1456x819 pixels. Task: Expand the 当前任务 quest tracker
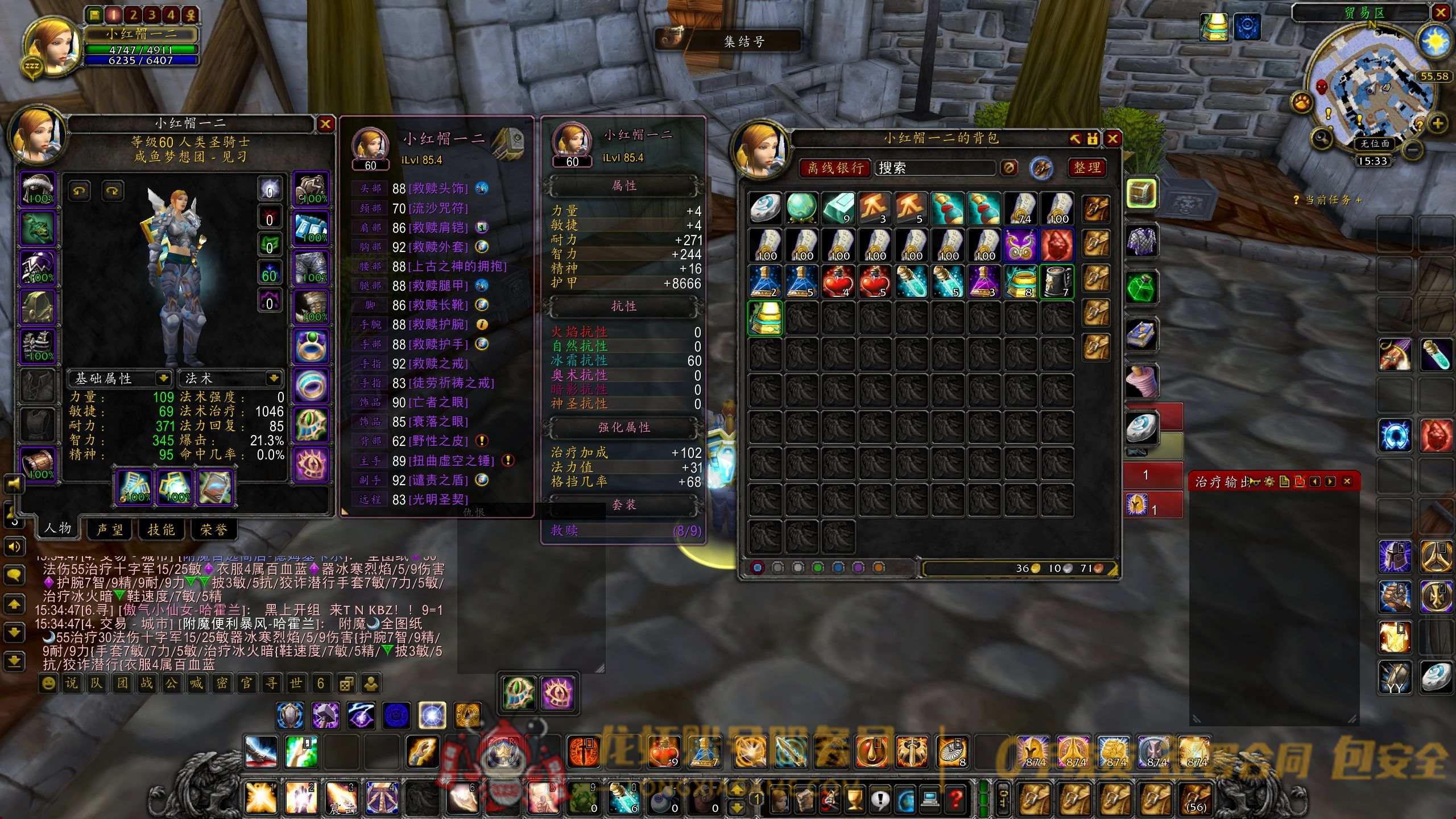pyautogui.click(x=1358, y=200)
